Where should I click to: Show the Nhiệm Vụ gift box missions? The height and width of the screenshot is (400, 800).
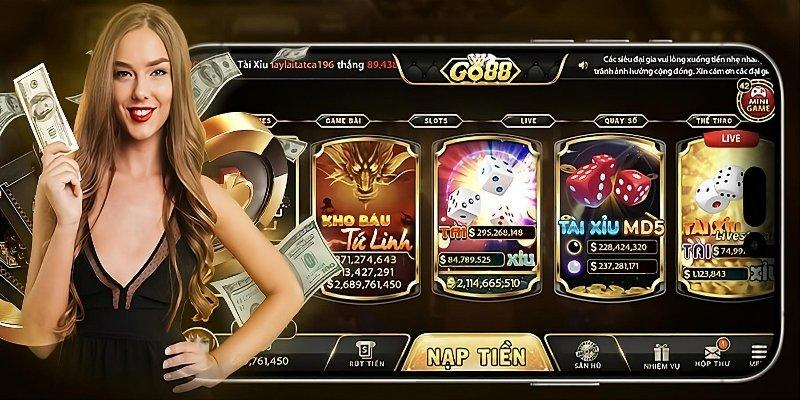[661, 353]
